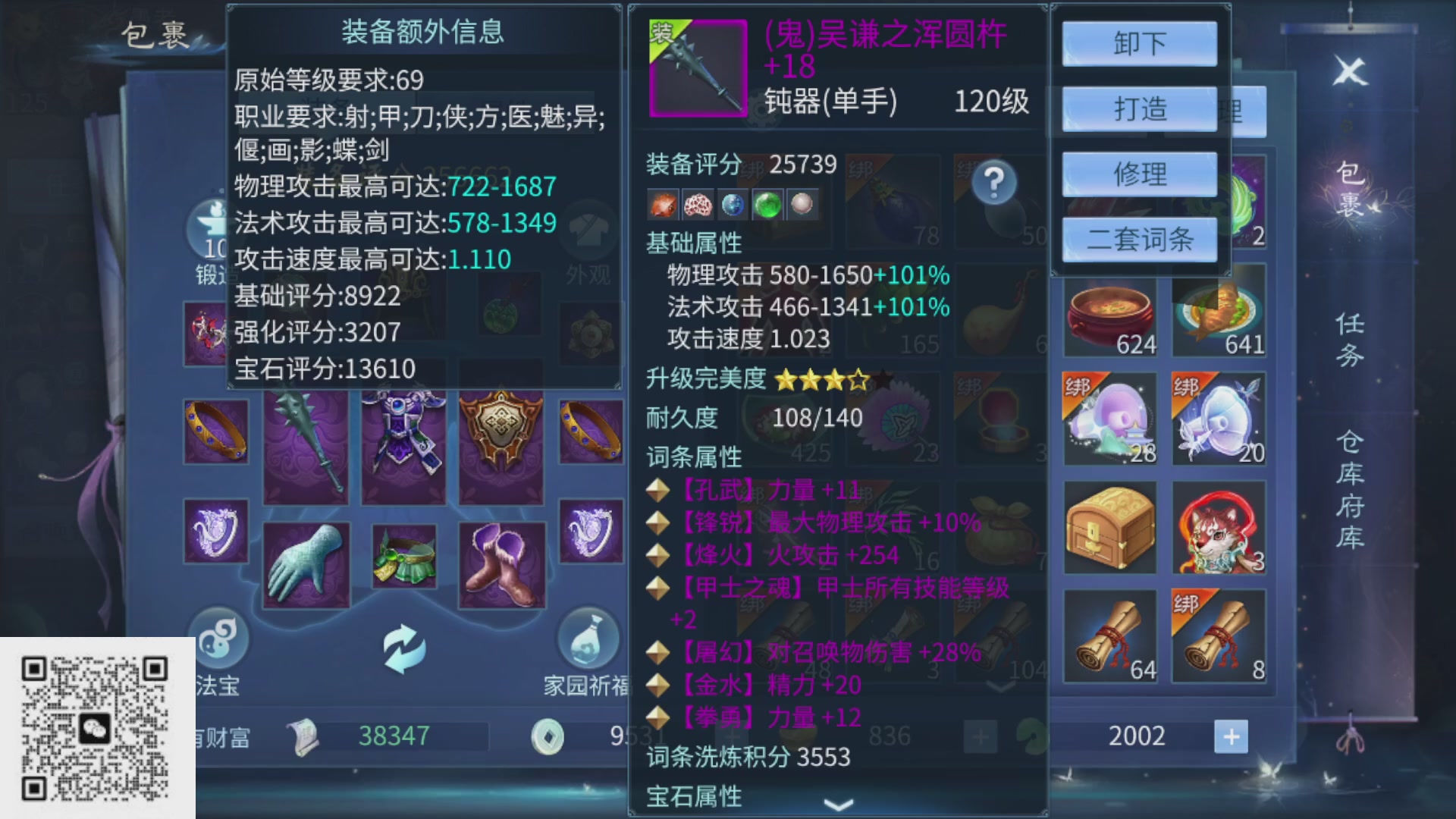Switch to 仓库府库 storage tab

click(x=1351, y=489)
